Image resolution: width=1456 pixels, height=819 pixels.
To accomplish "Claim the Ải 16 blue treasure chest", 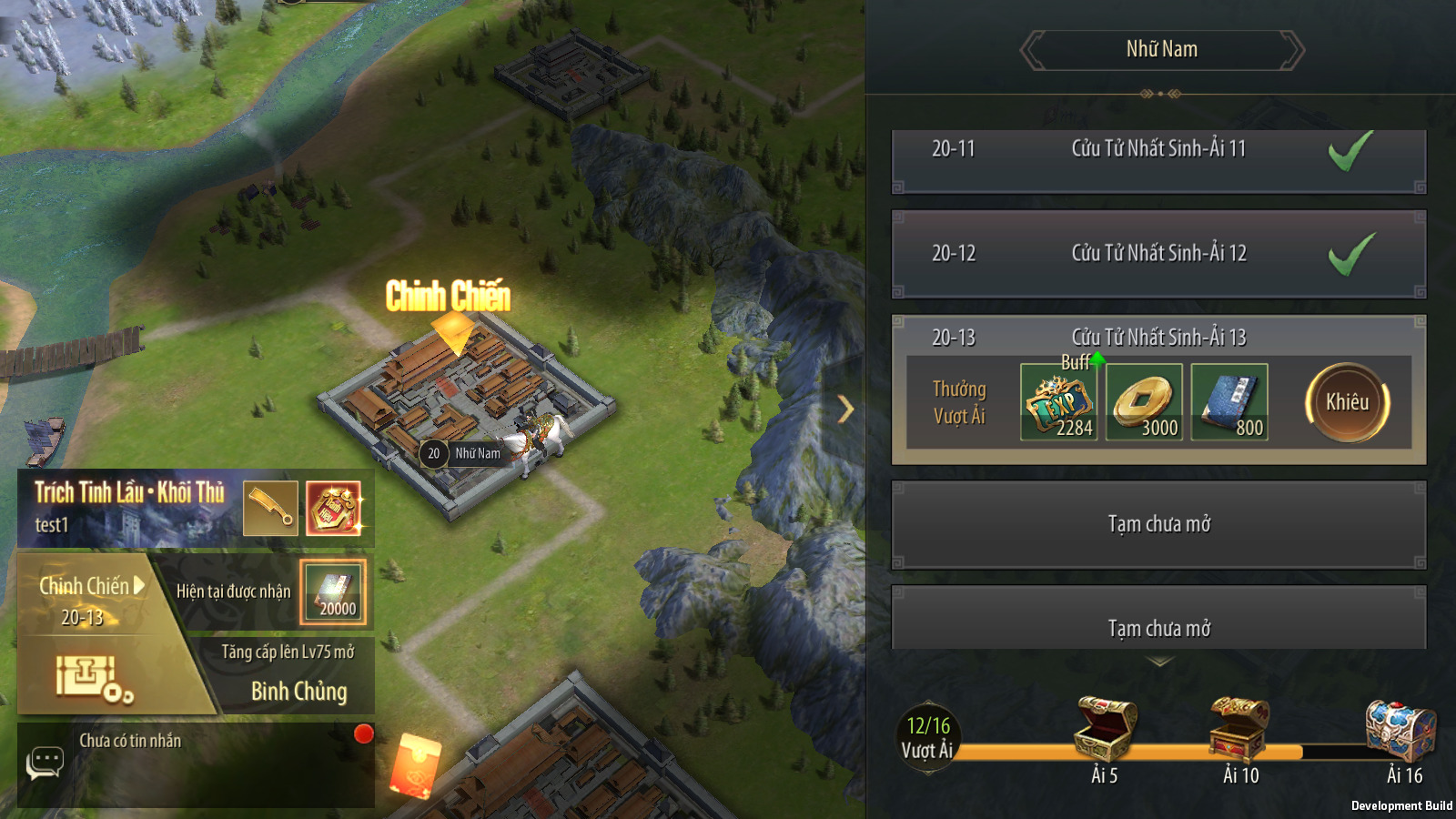I will tap(1400, 730).
